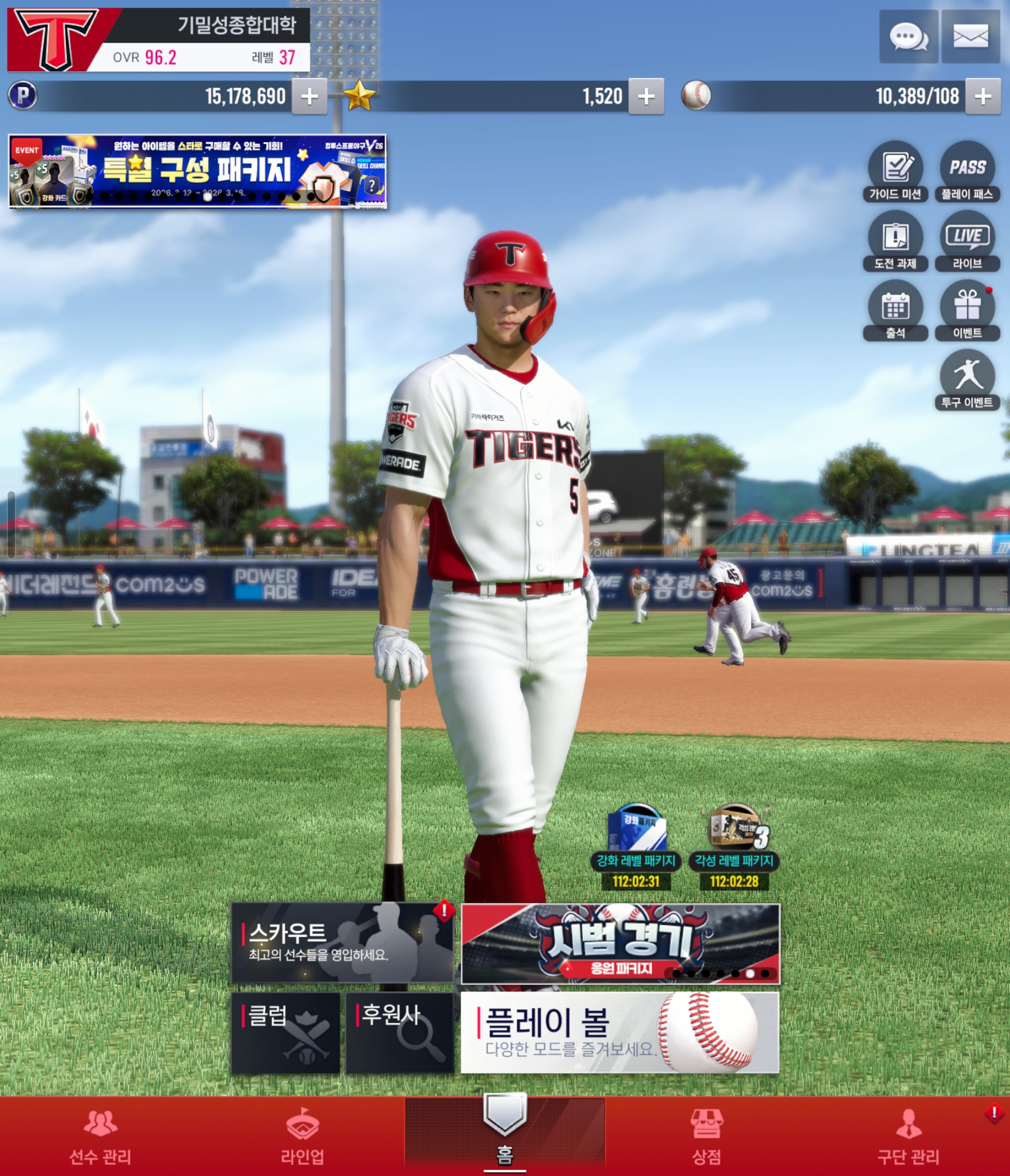Start 플레이 볼 play ball

click(620, 1033)
